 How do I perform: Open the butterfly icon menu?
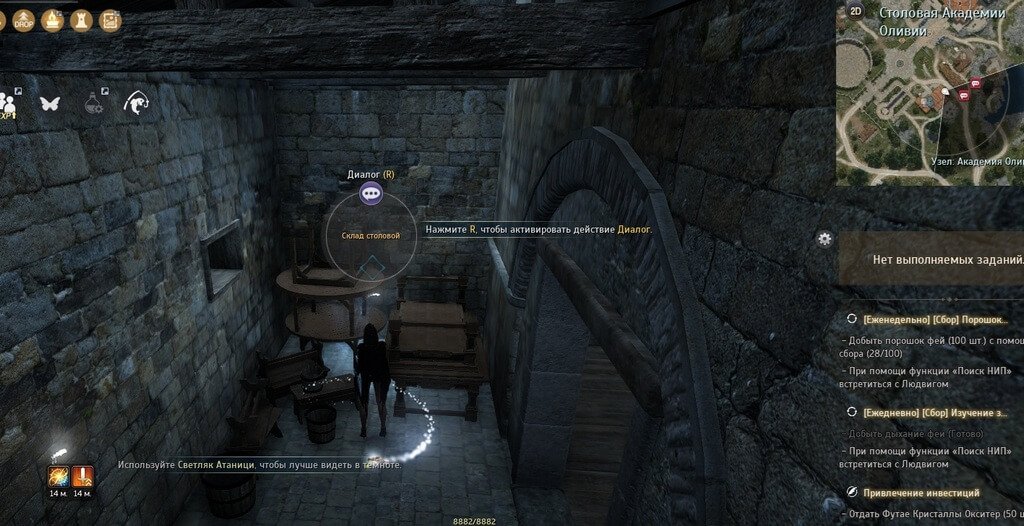pyautogui.click(x=50, y=102)
